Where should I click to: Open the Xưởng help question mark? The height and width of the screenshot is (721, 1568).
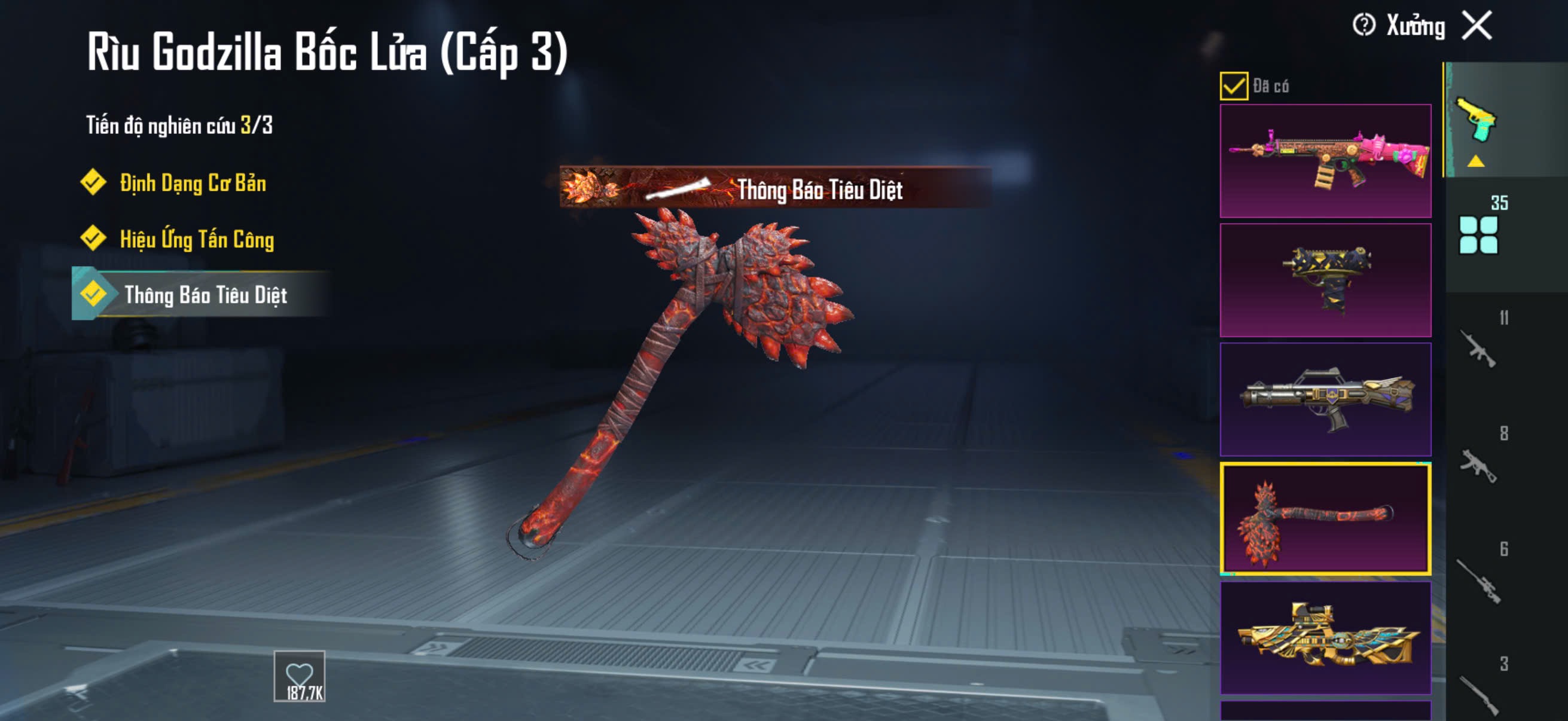[1363, 26]
